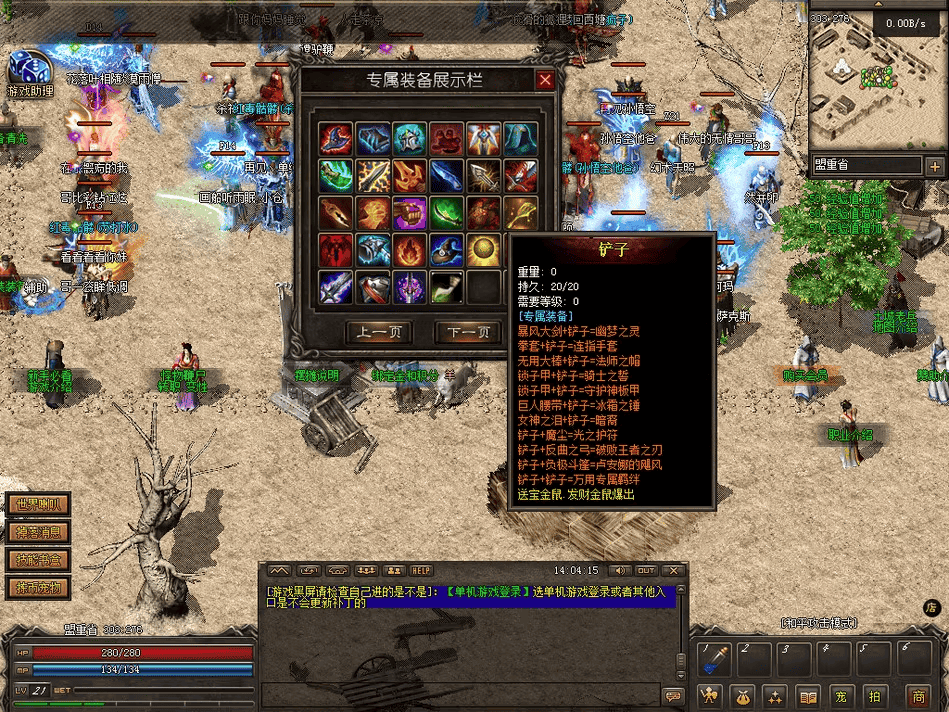The width and height of the screenshot is (949, 712).
Task: Open the 商 shop button
Action: pyautogui.click(x=917, y=696)
